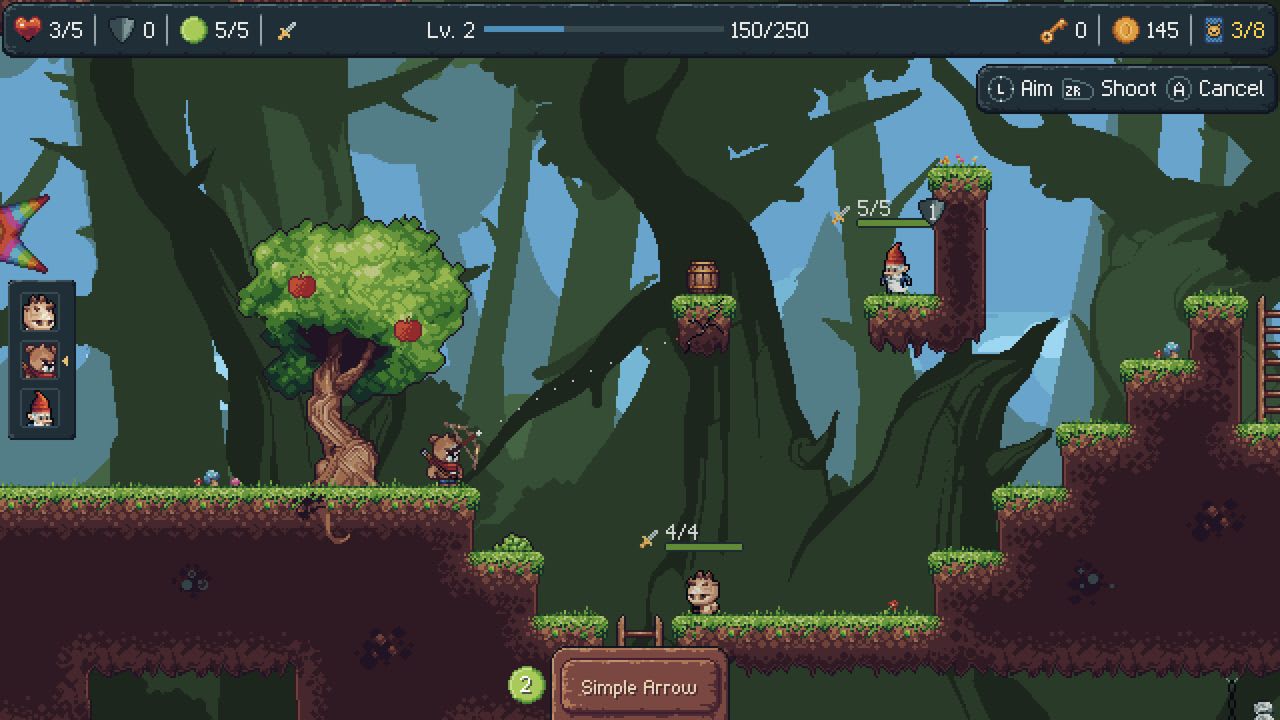1280x720 pixels.
Task: Activate the gnome character portrait
Action: (x=42, y=410)
